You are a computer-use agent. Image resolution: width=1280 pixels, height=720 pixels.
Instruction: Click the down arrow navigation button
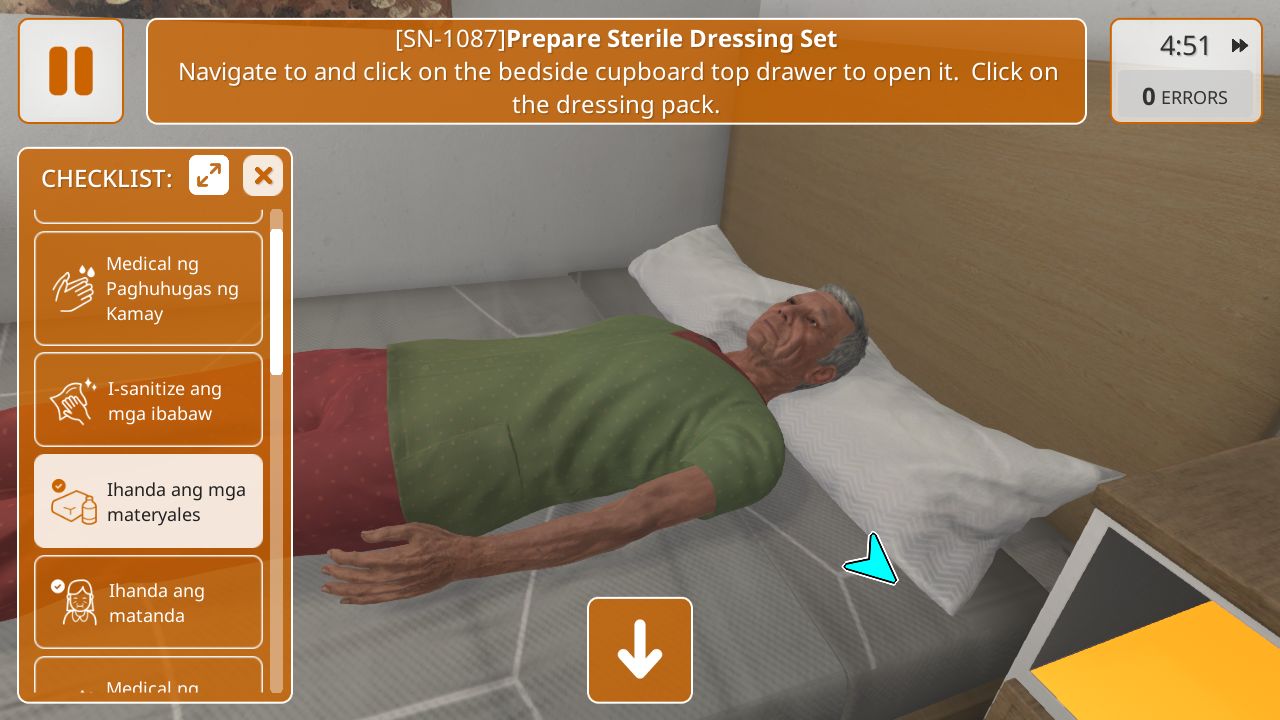pos(640,650)
